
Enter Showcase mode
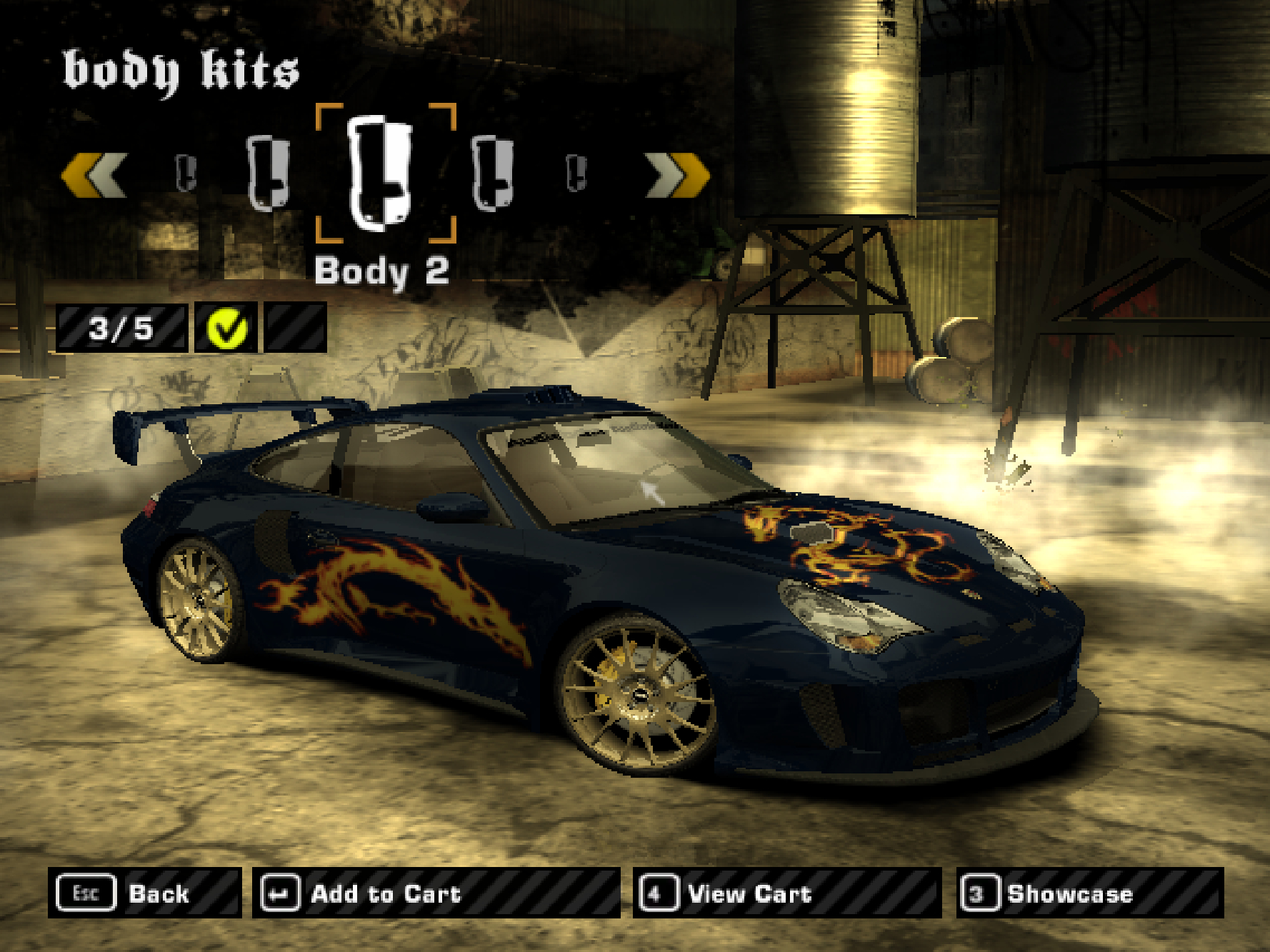tap(1089, 893)
